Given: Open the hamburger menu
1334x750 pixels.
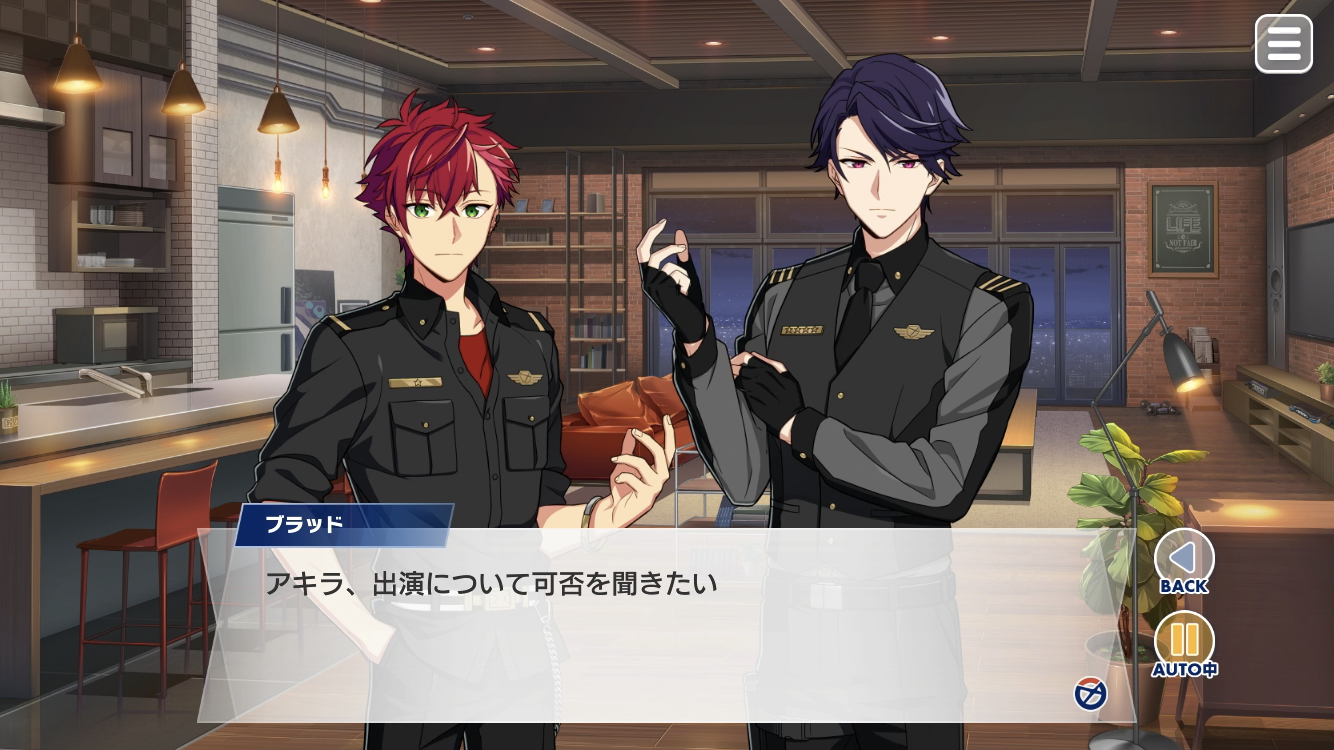Looking at the screenshot, I should click(1283, 44).
